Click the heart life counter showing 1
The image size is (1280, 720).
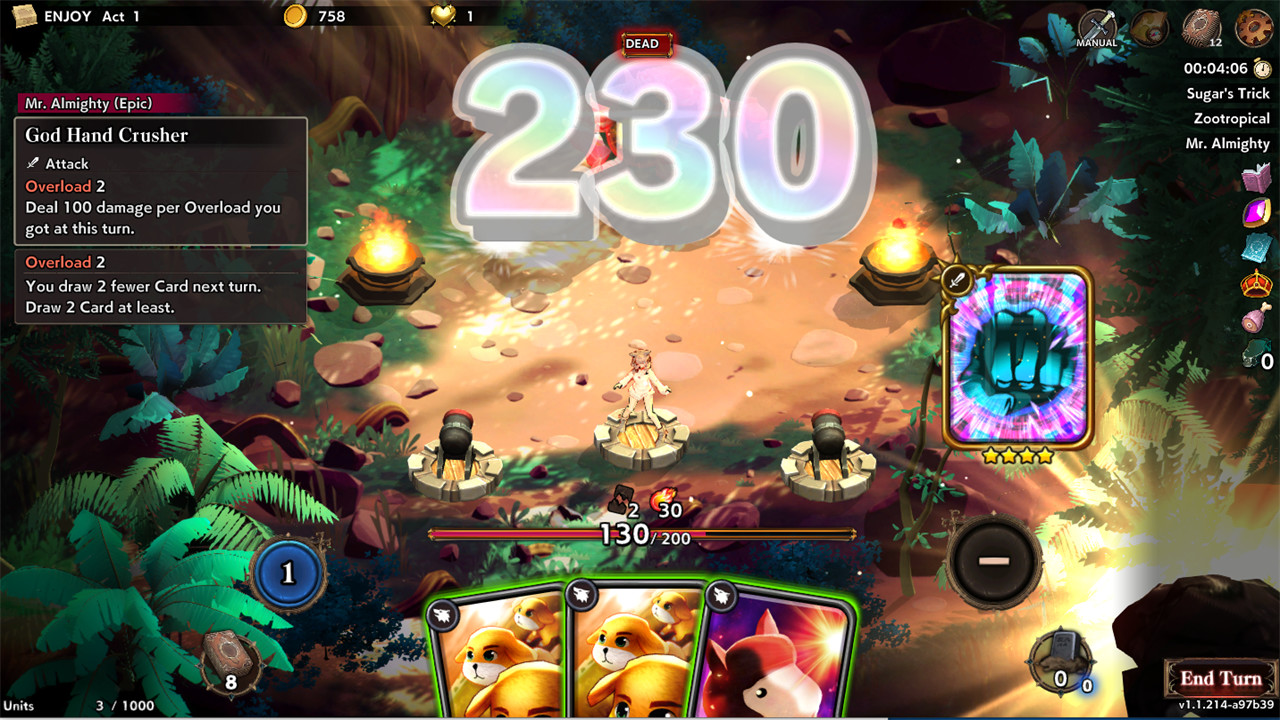(x=446, y=16)
